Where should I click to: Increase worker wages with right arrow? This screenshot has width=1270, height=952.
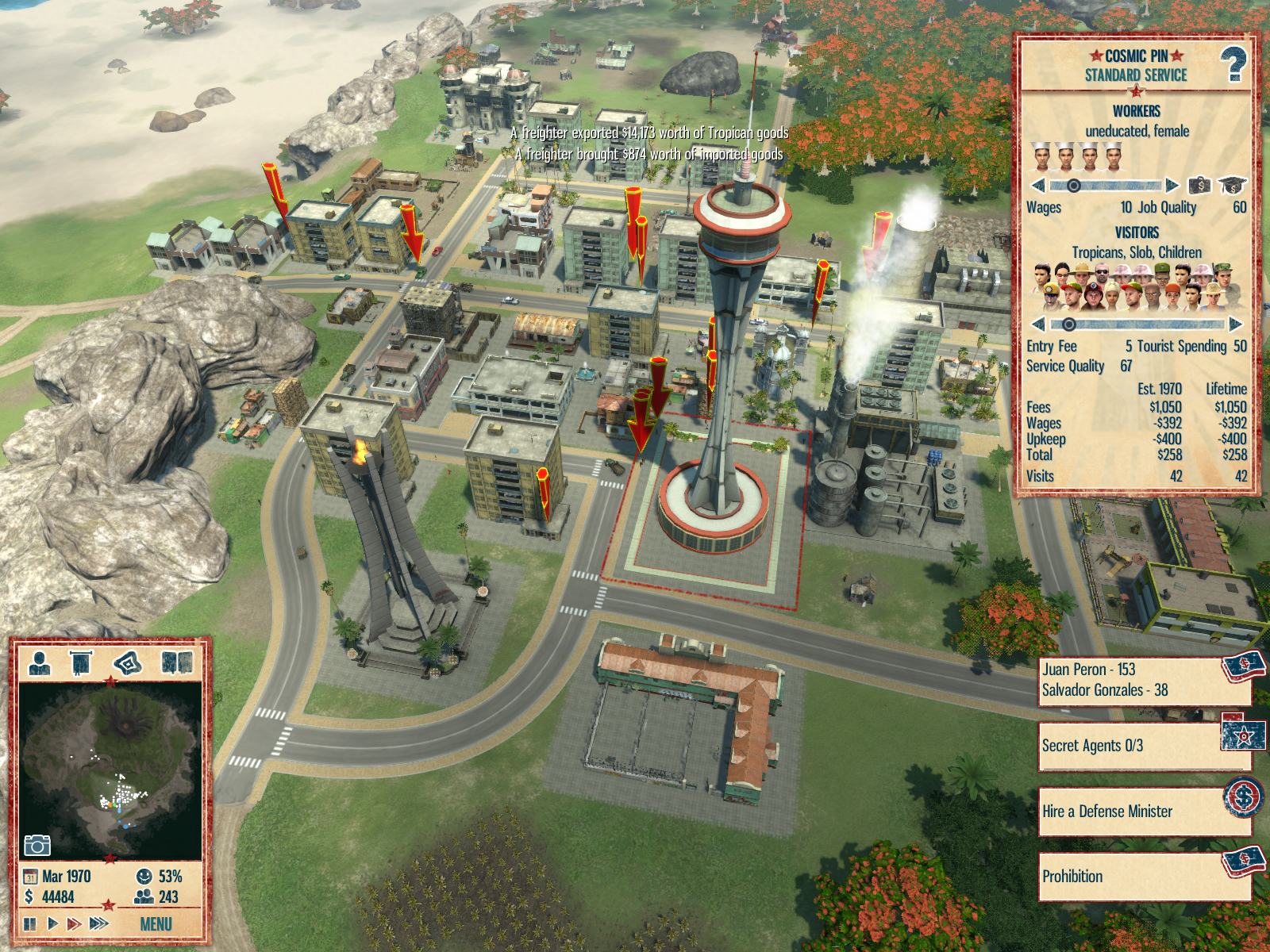click(1172, 186)
